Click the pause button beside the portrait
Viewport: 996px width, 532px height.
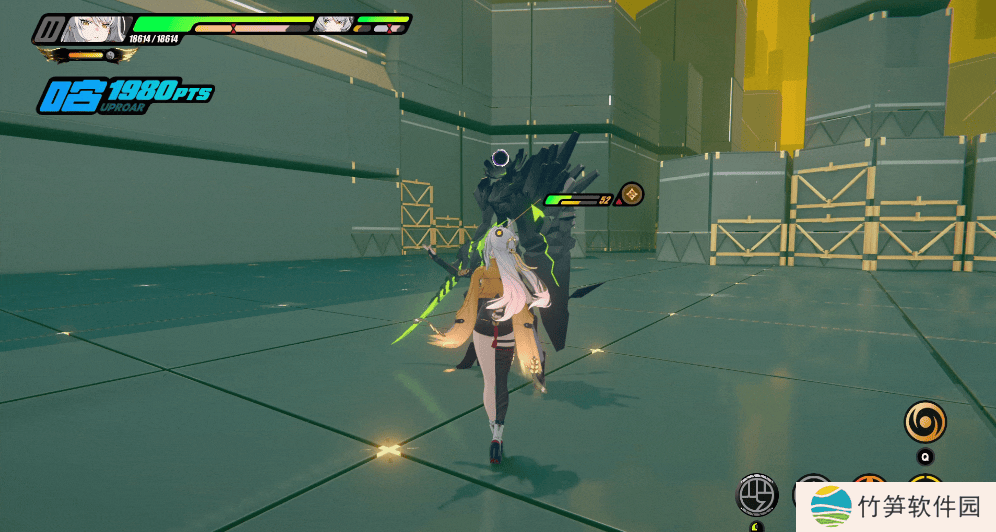click(48, 29)
